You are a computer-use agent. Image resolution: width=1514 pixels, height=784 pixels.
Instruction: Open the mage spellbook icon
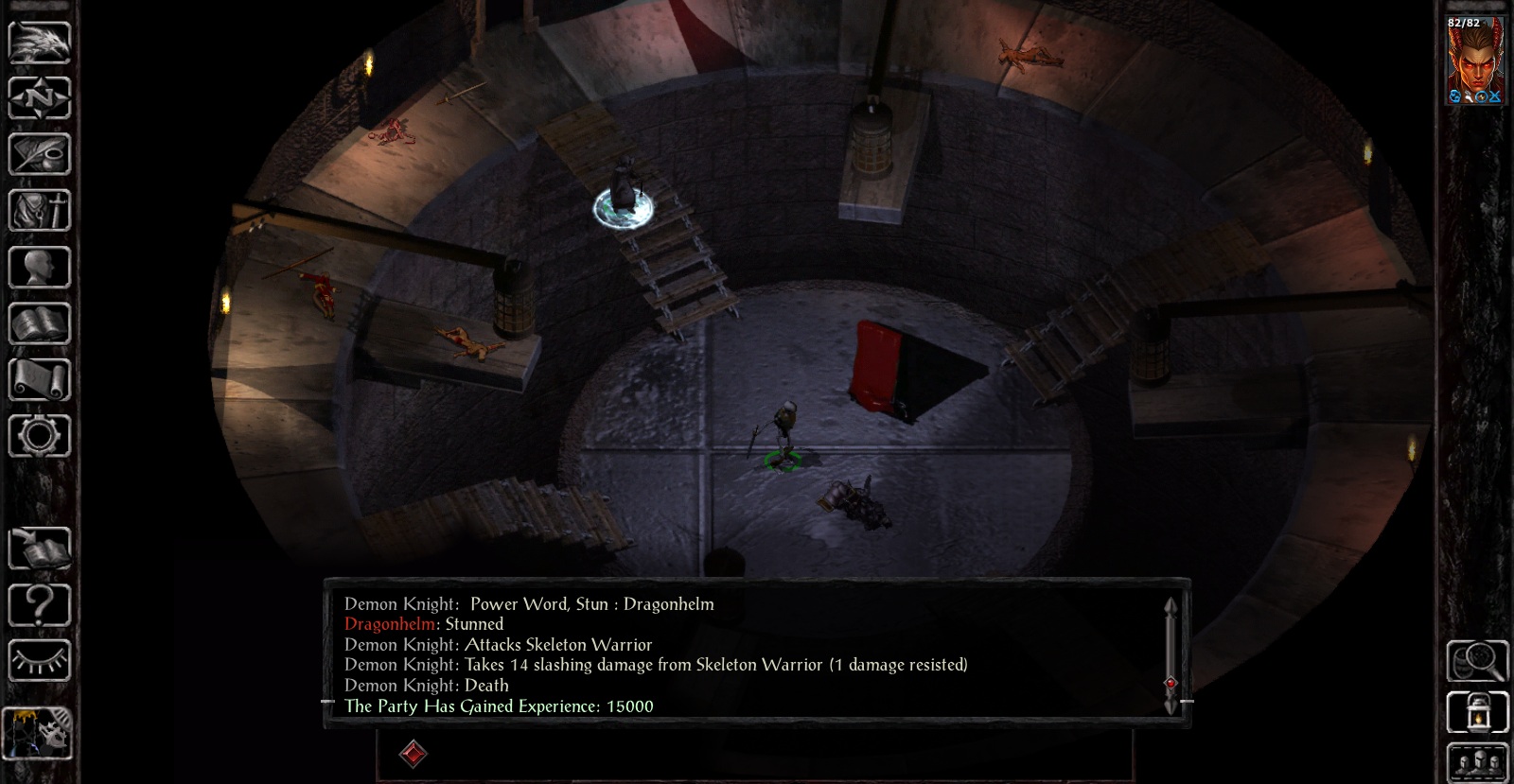pos(39,323)
